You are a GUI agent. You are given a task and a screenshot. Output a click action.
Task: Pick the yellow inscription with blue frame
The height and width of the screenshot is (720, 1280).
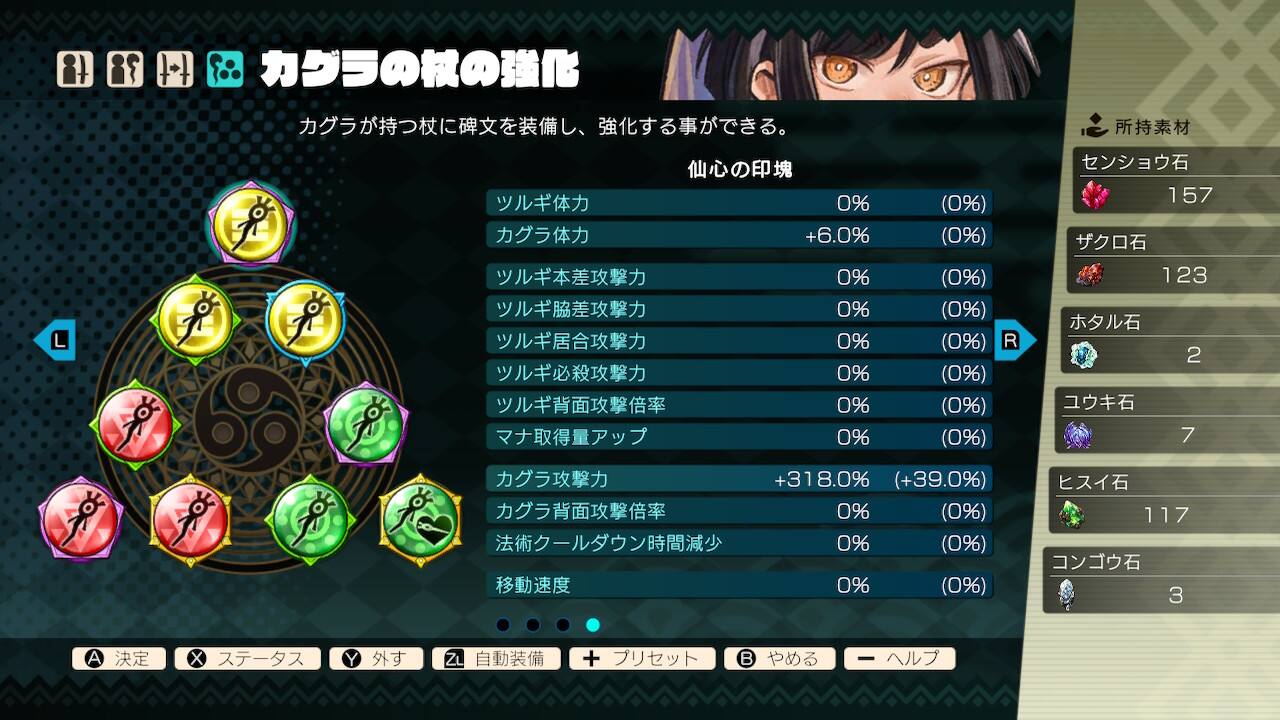pos(305,320)
